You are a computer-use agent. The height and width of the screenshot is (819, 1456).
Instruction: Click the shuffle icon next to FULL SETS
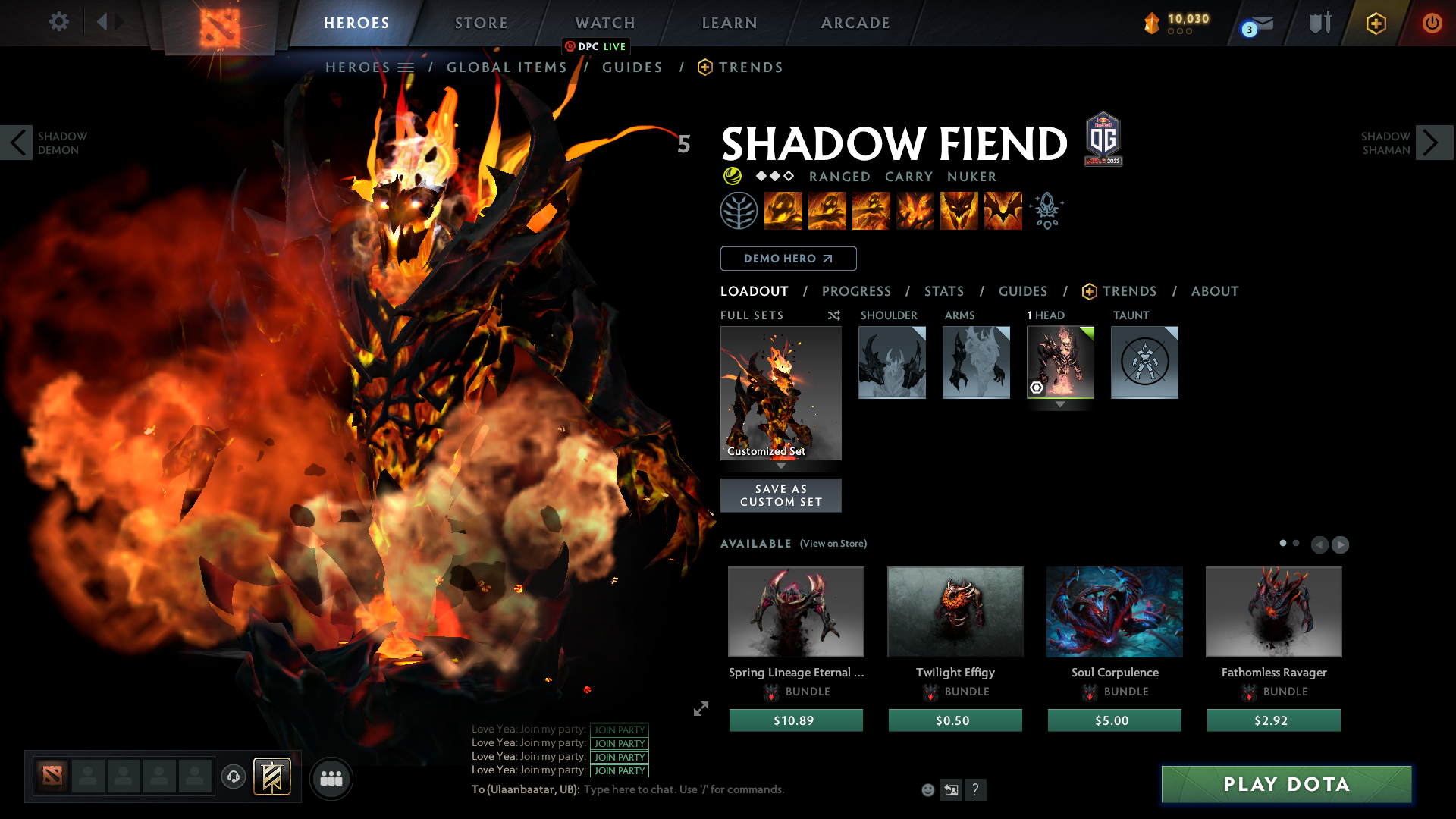833,315
